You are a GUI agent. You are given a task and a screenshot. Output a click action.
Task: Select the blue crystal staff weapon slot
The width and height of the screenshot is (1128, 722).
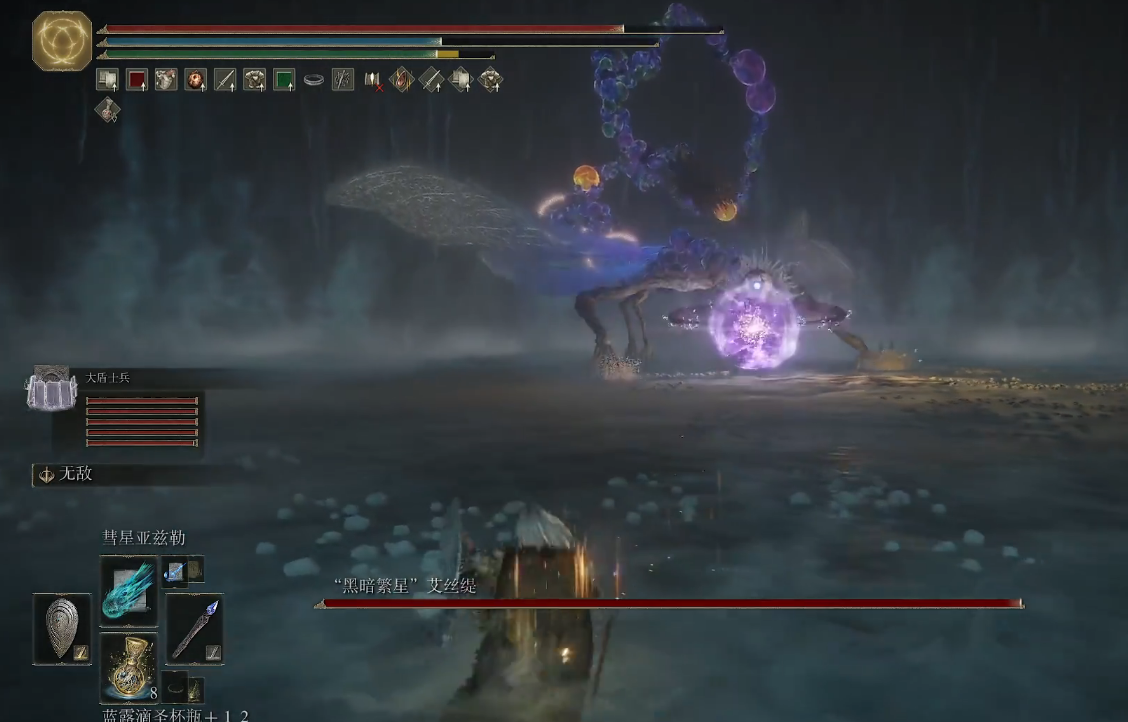pos(194,629)
